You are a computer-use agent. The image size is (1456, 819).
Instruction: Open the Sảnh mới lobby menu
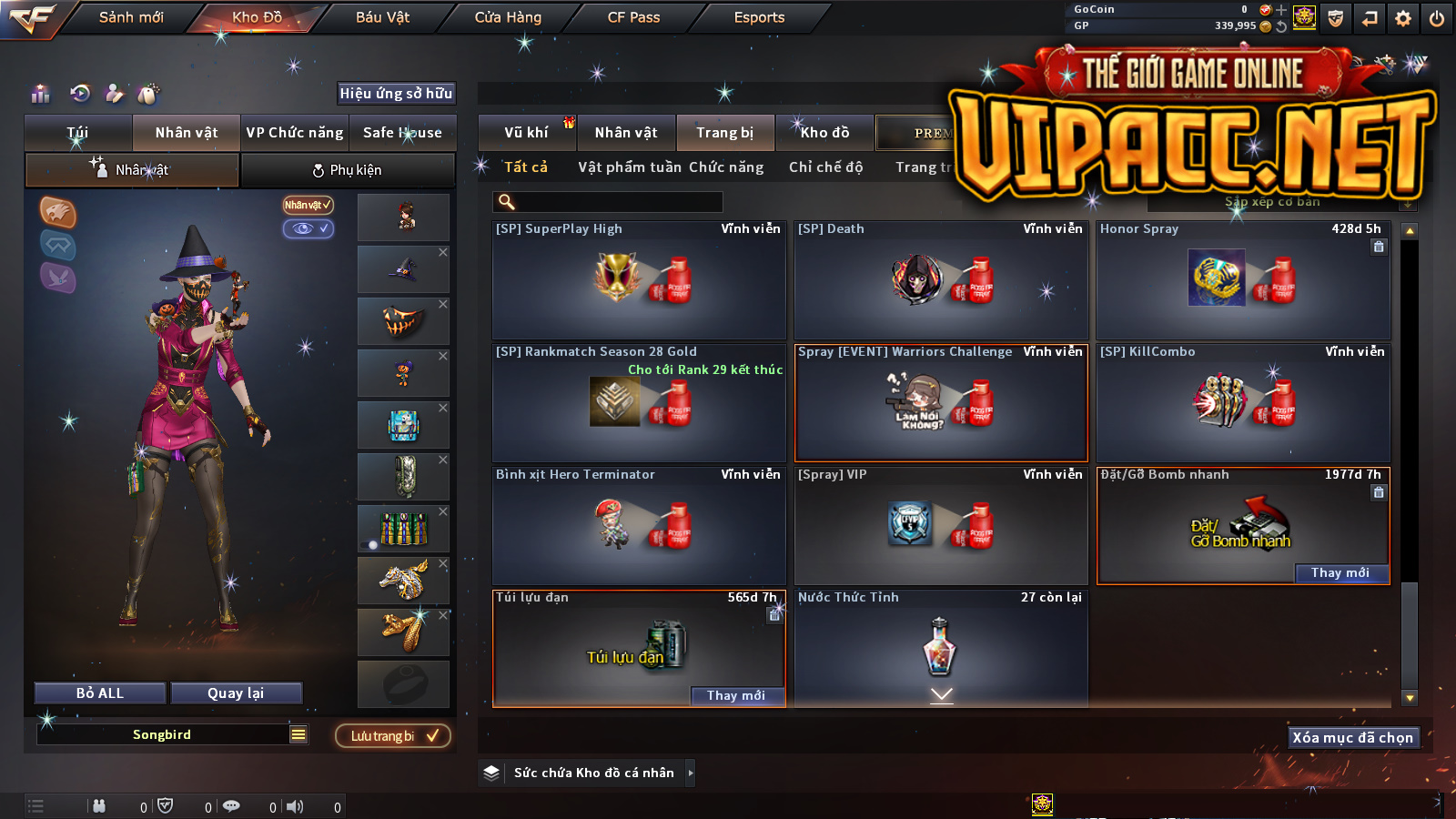click(x=131, y=17)
